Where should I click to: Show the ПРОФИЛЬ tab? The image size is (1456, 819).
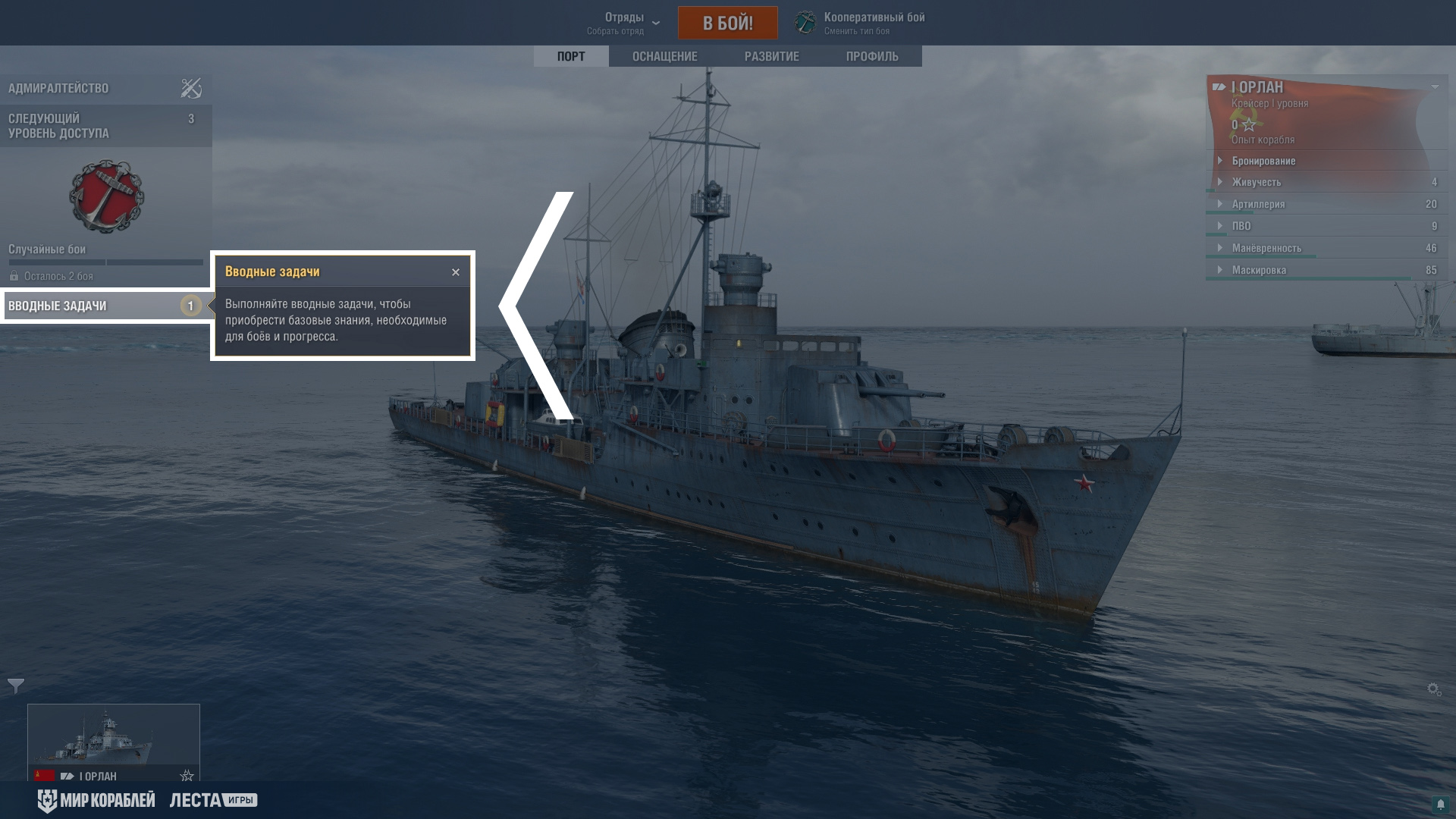click(x=872, y=56)
